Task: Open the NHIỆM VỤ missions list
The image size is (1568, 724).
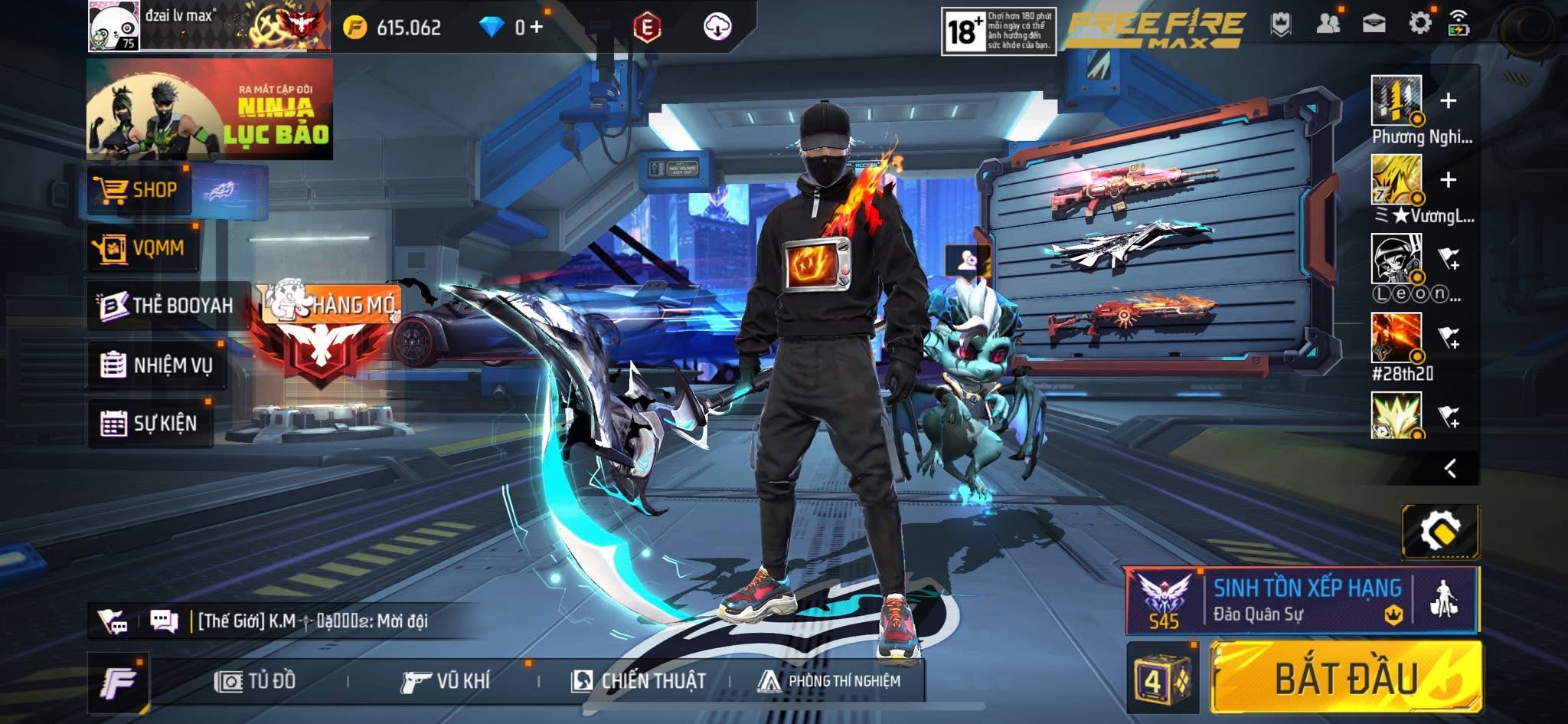Action: [x=157, y=365]
